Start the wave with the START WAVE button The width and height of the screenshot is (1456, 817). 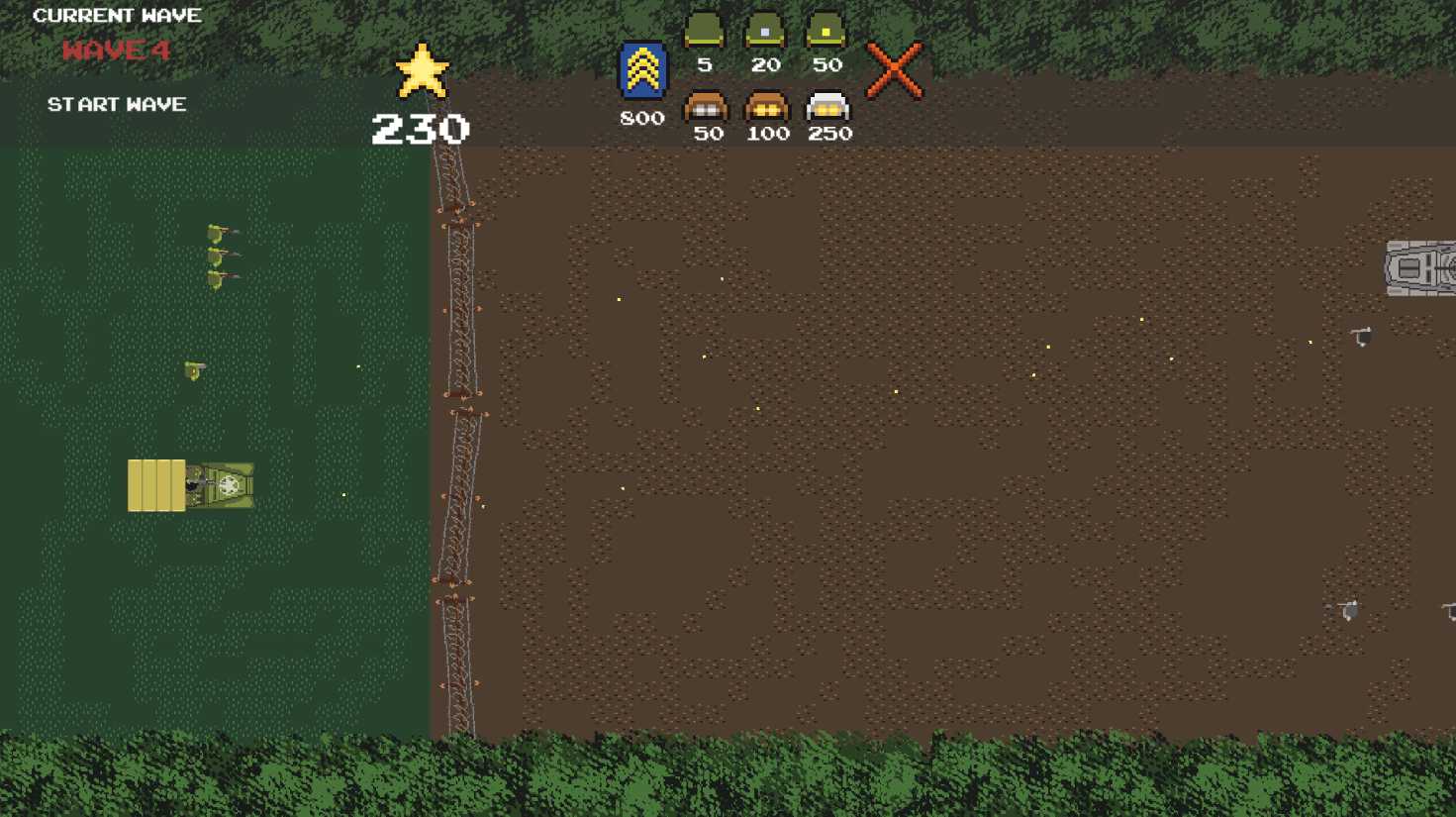click(x=117, y=104)
